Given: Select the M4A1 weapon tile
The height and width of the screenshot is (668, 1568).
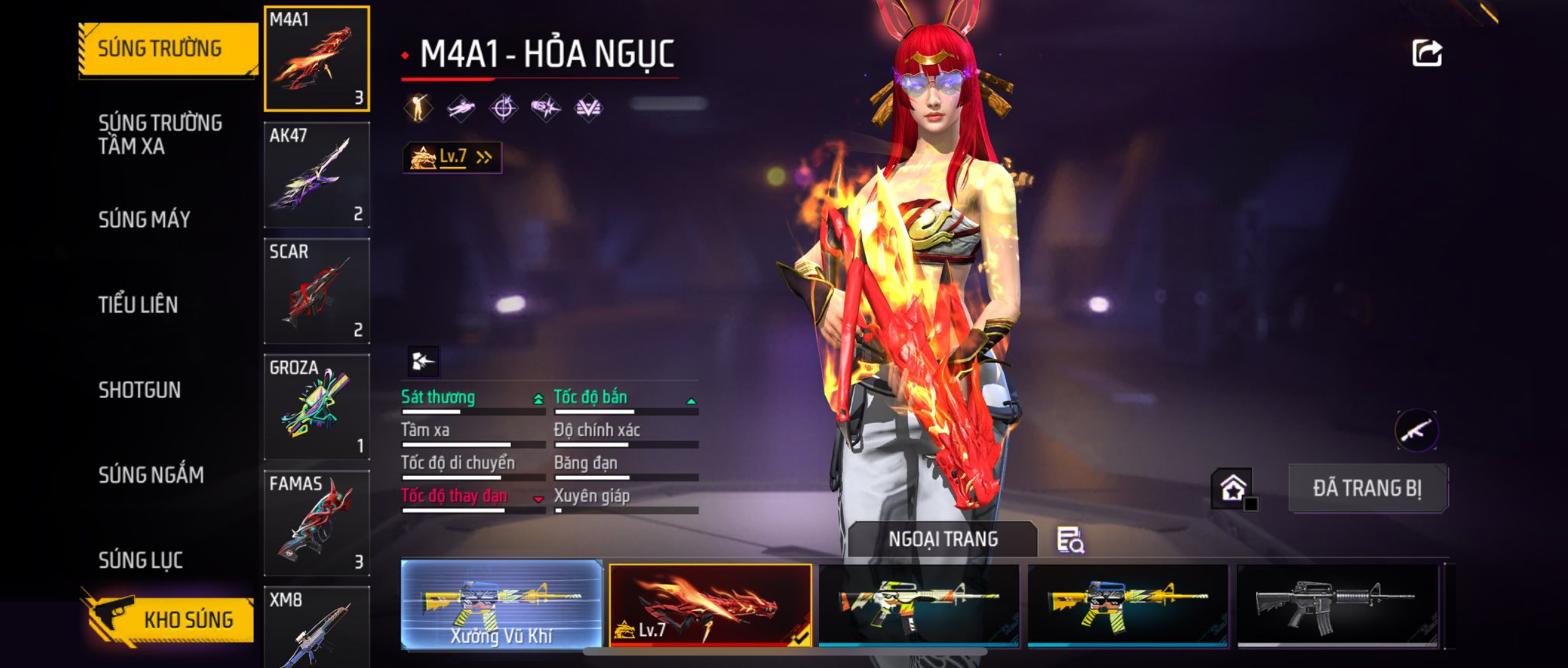Looking at the screenshot, I should coord(316,59).
